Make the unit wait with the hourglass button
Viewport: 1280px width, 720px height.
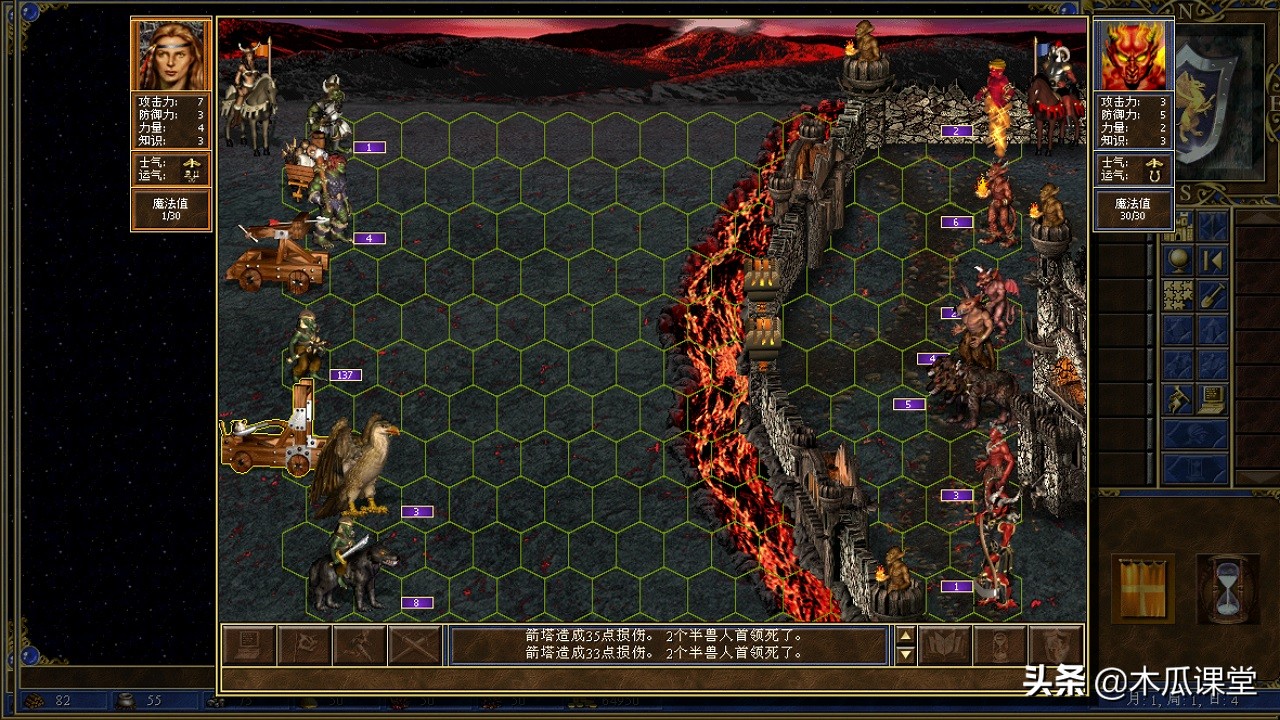click(x=1000, y=645)
